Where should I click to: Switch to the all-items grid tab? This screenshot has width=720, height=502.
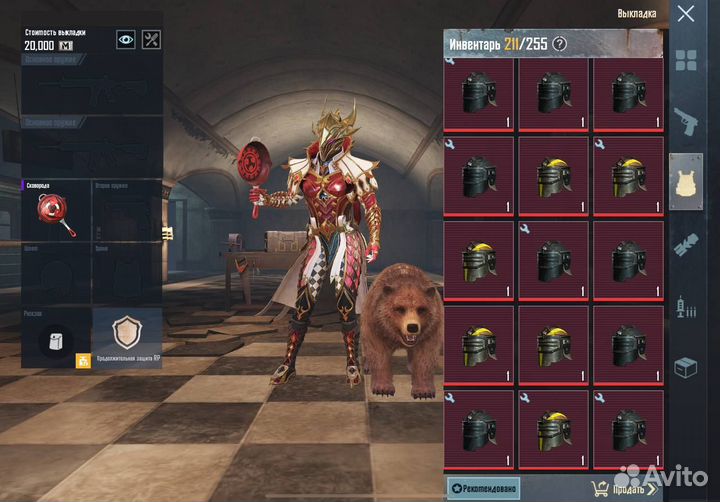coord(686,60)
